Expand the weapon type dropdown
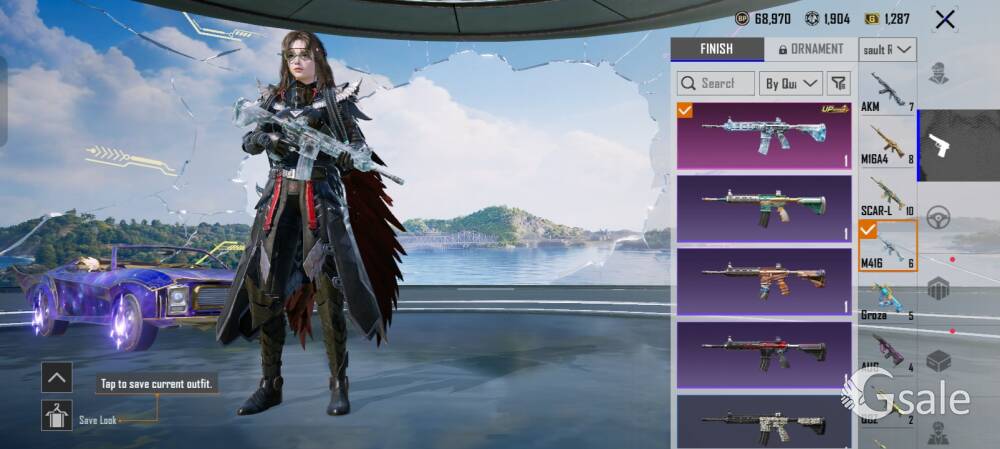 (888, 49)
